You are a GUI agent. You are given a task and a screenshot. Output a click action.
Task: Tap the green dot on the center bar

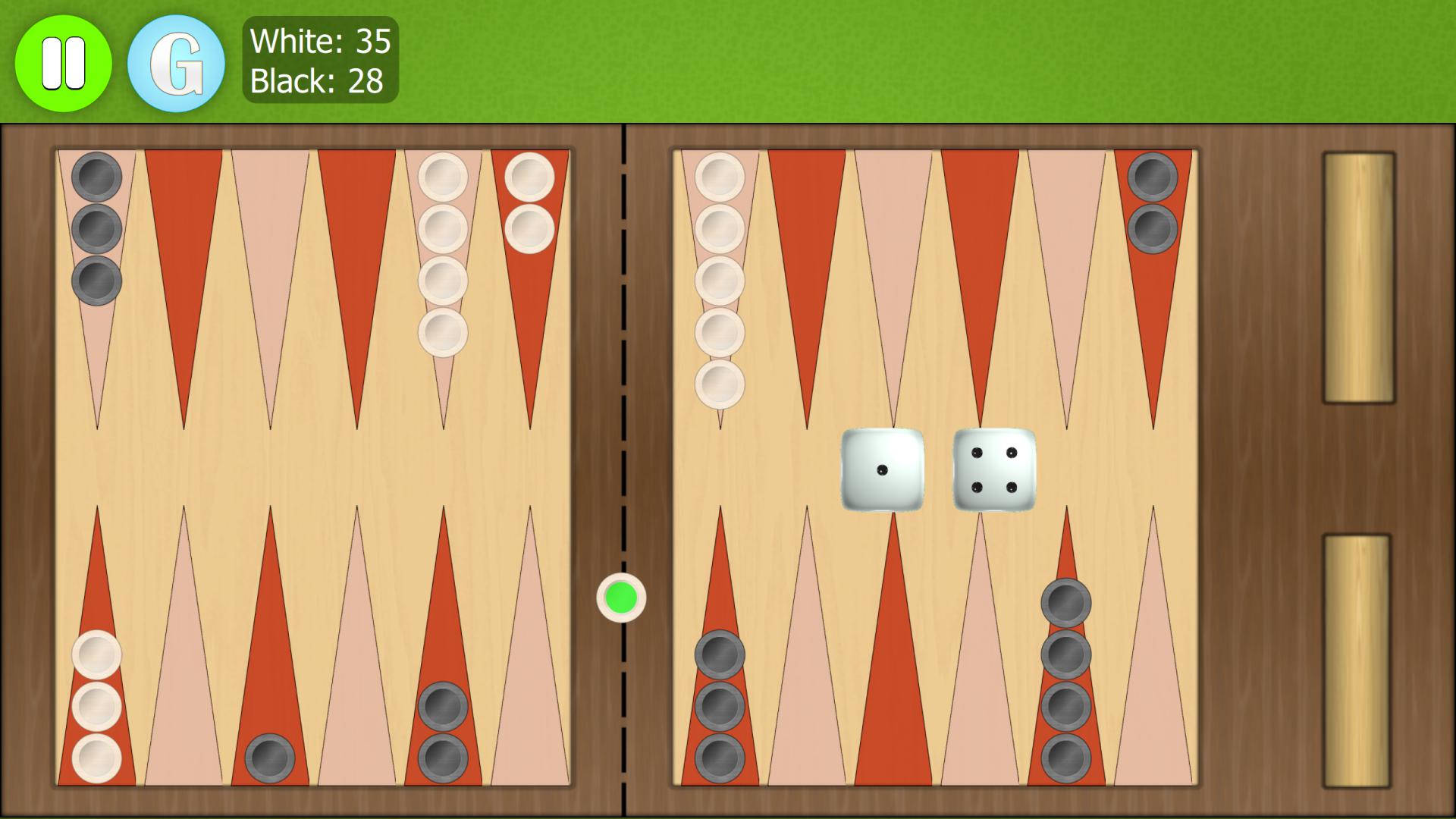click(x=622, y=599)
